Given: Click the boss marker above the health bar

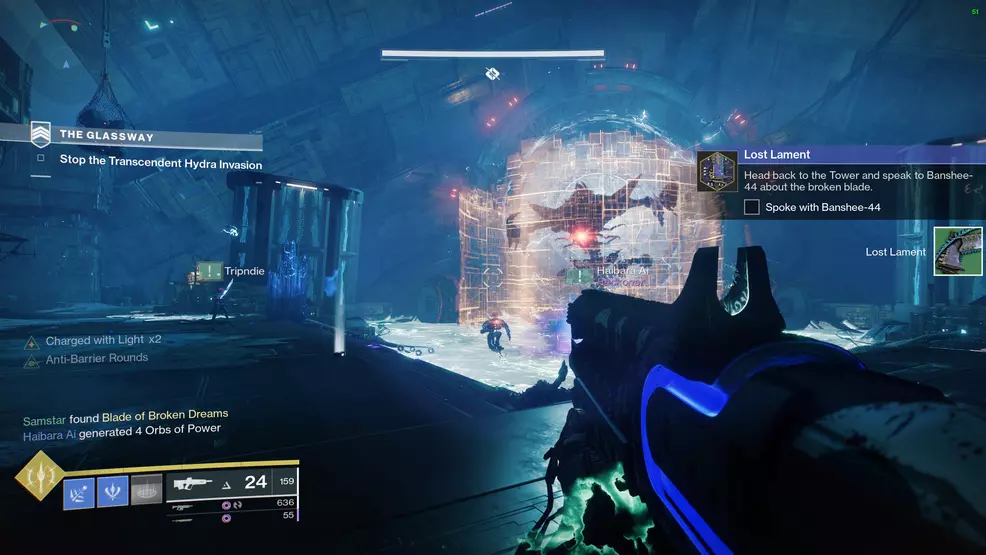Looking at the screenshot, I should pyautogui.click(x=492, y=73).
